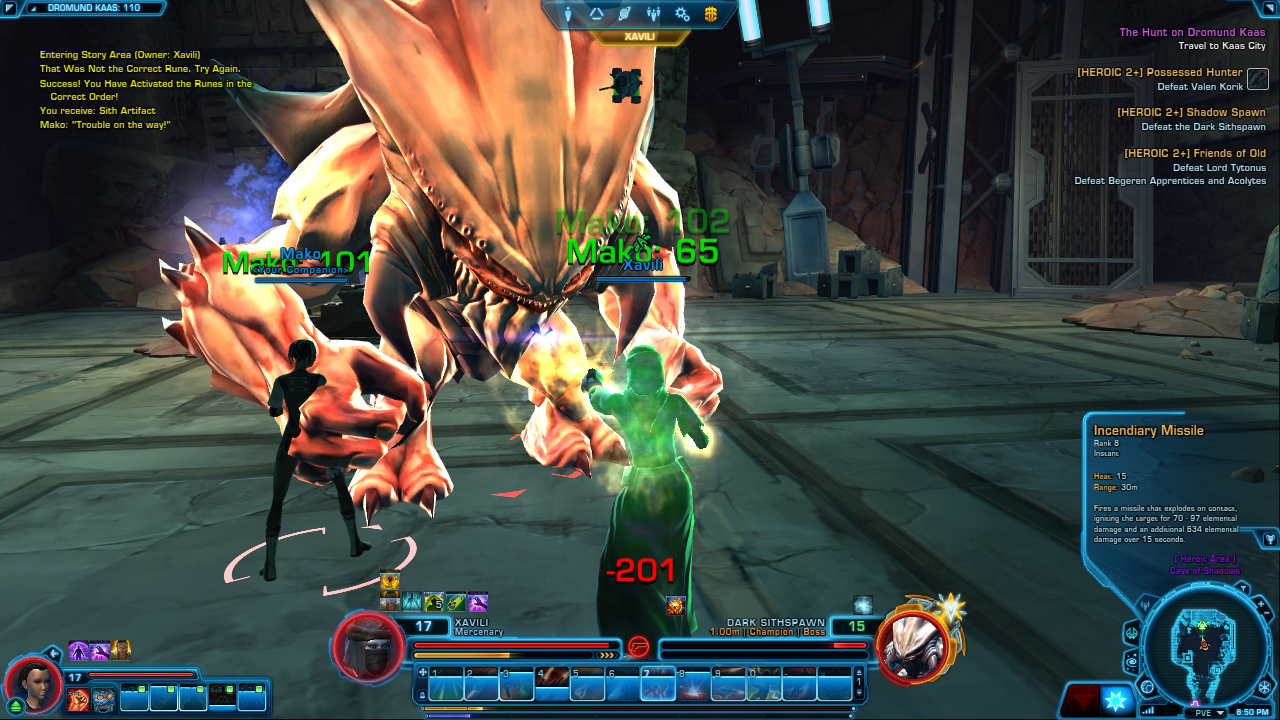Open the gold cartel market icon
Image resolution: width=1280 pixels, height=720 pixels.
point(710,14)
